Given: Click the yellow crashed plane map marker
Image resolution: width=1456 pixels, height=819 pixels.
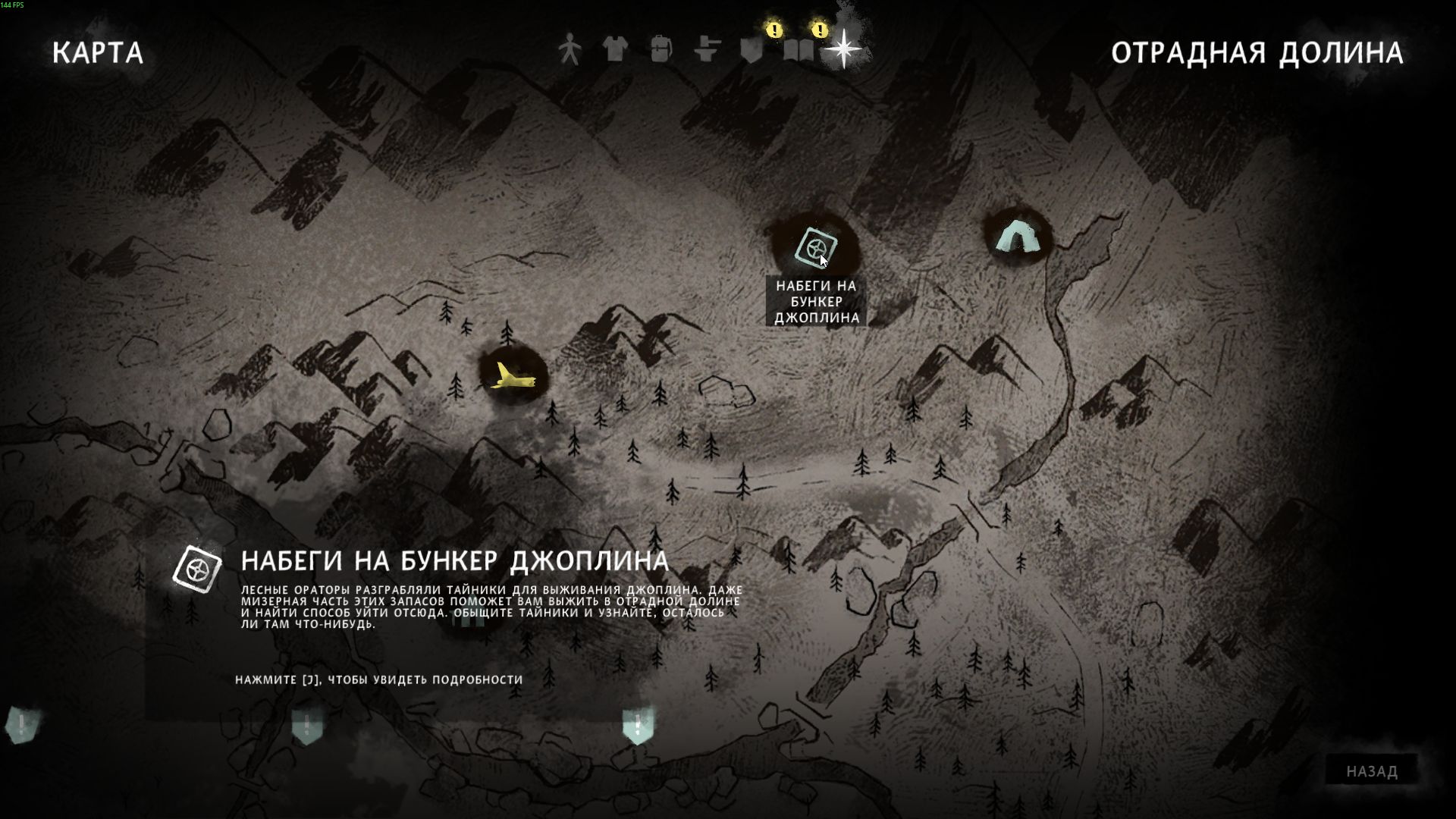Looking at the screenshot, I should pos(513,376).
